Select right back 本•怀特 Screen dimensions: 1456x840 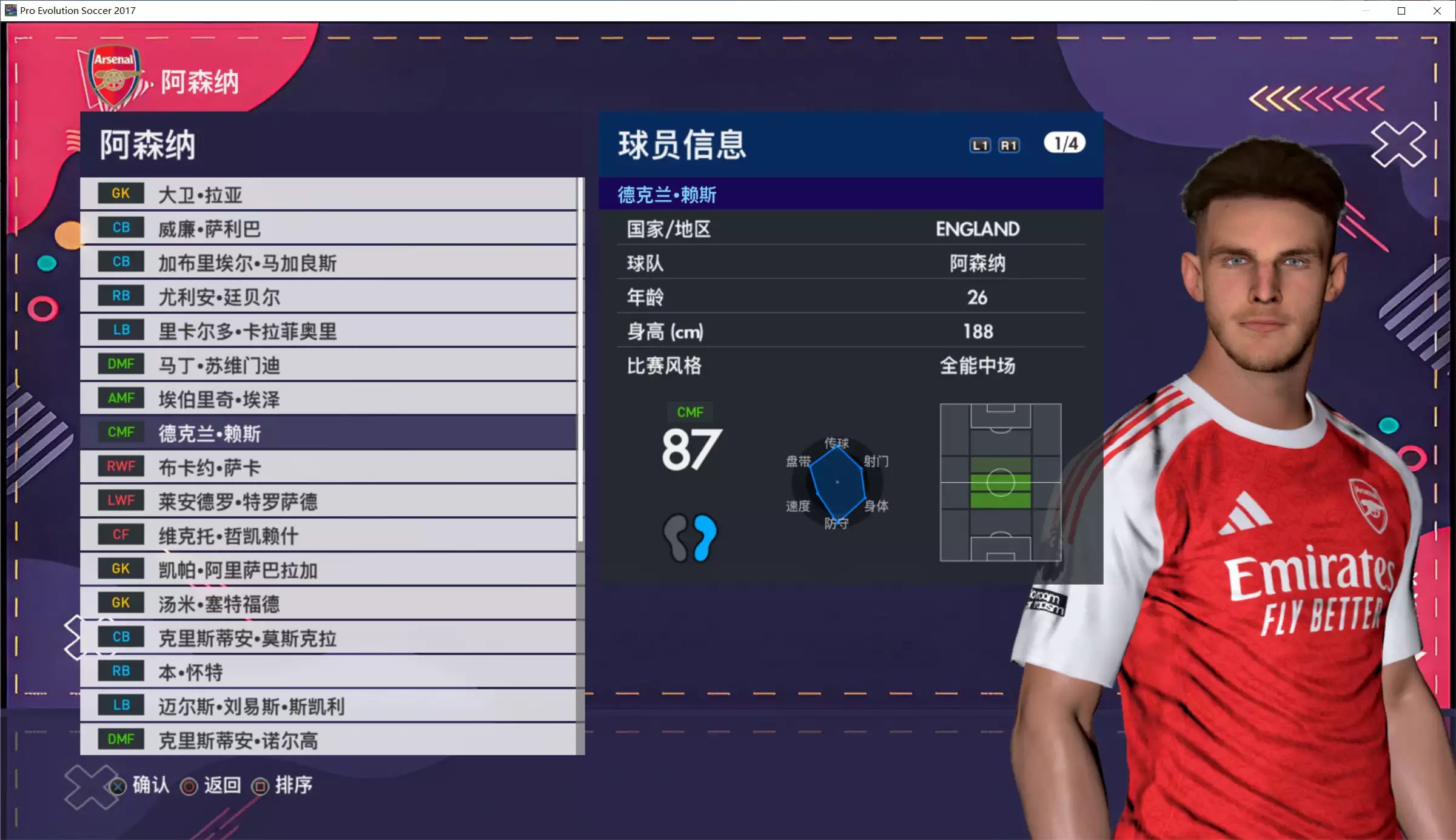point(327,671)
